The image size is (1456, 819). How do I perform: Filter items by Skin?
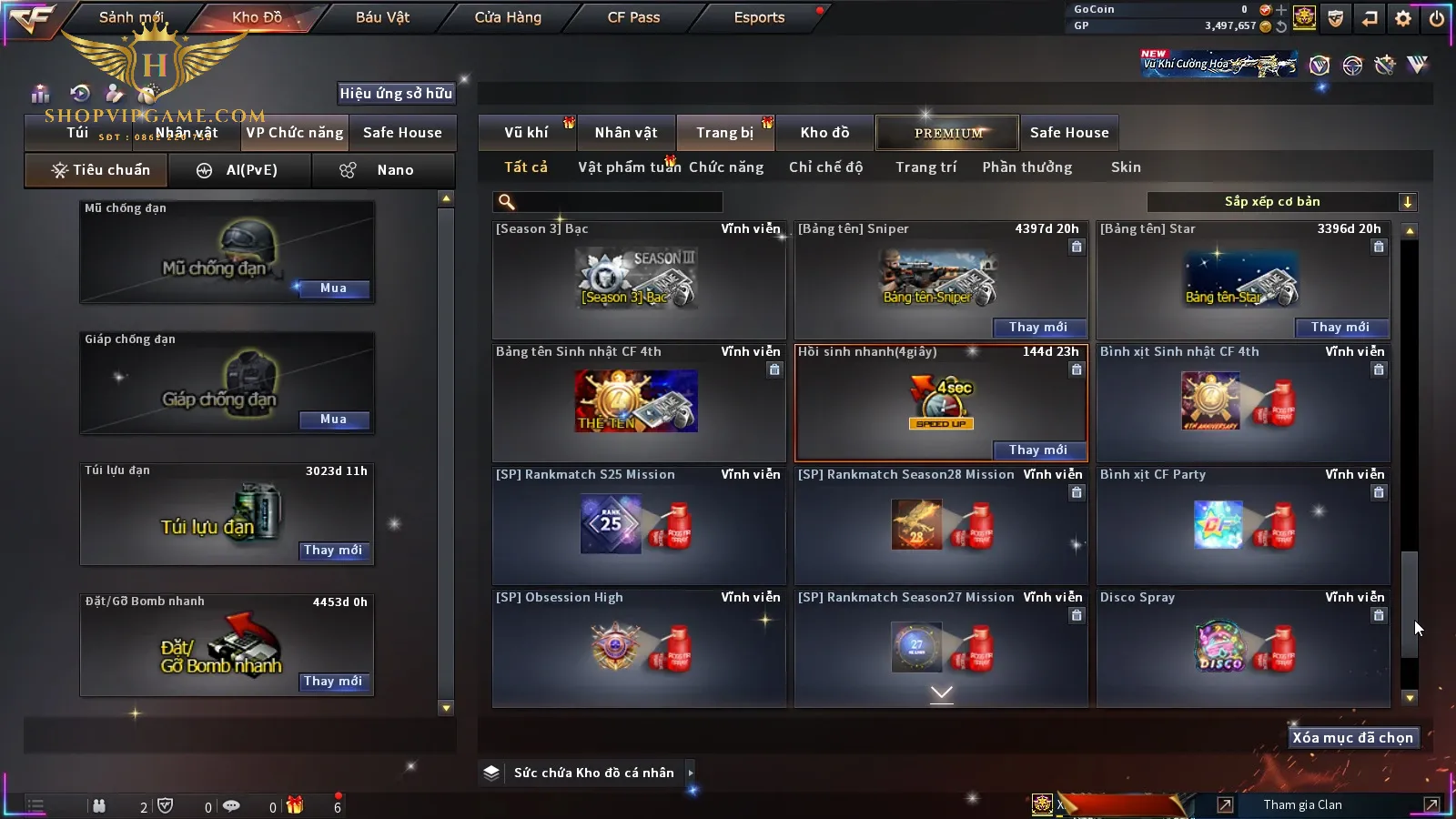click(x=1126, y=167)
